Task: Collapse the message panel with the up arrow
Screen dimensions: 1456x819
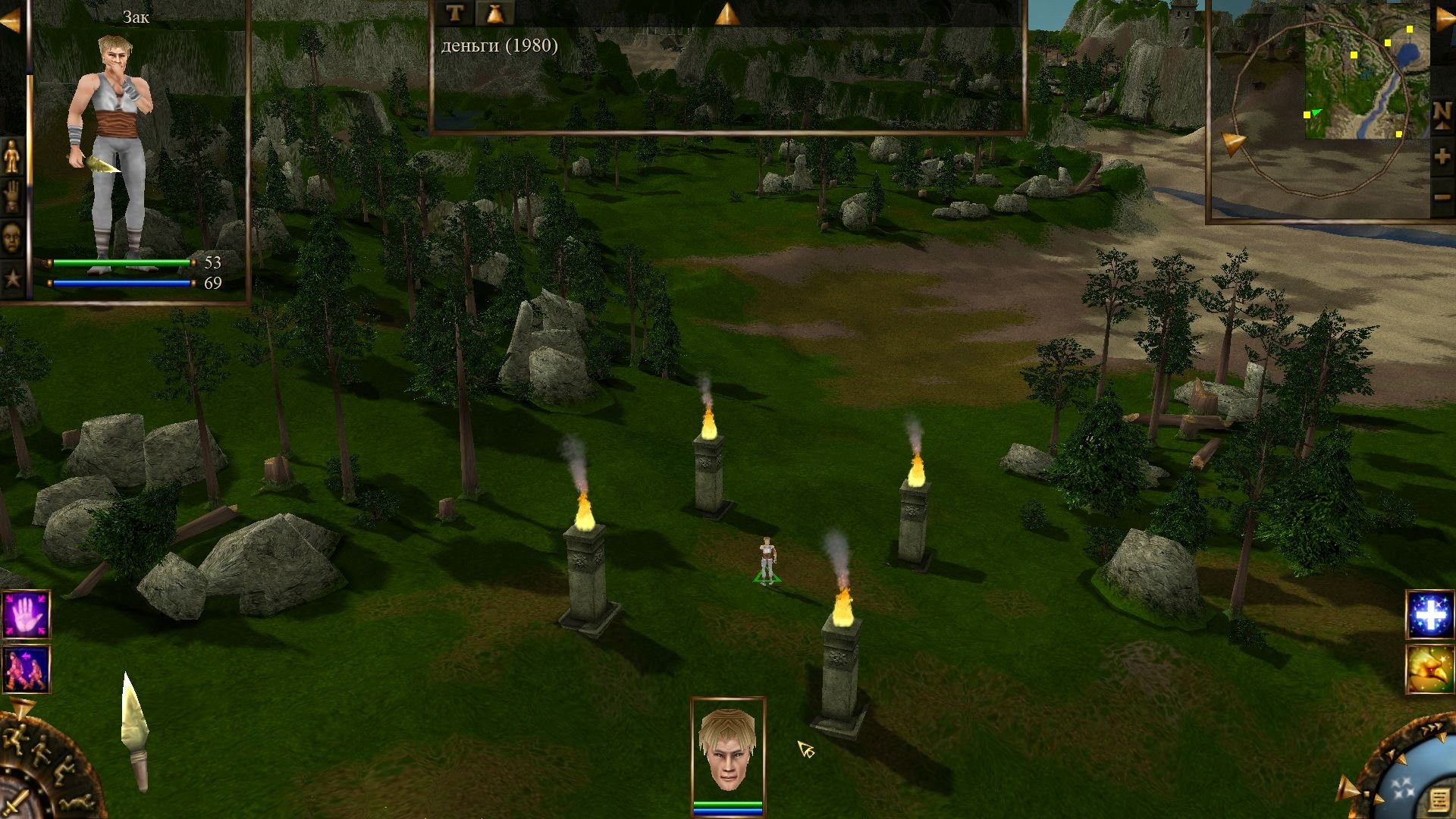Action: coord(726,14)
